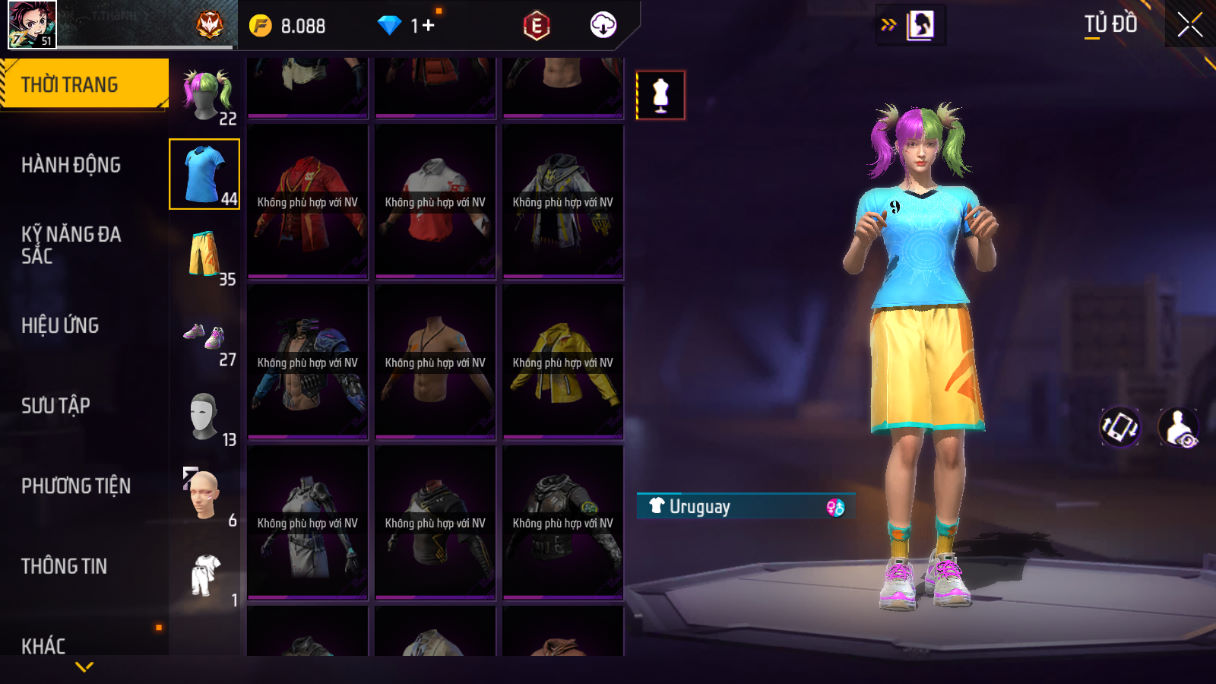Open the Phương Tiện vehicles section
The width and height of the screenshot is (1216, 684).
pyautogui.click(x=76, y=486)
